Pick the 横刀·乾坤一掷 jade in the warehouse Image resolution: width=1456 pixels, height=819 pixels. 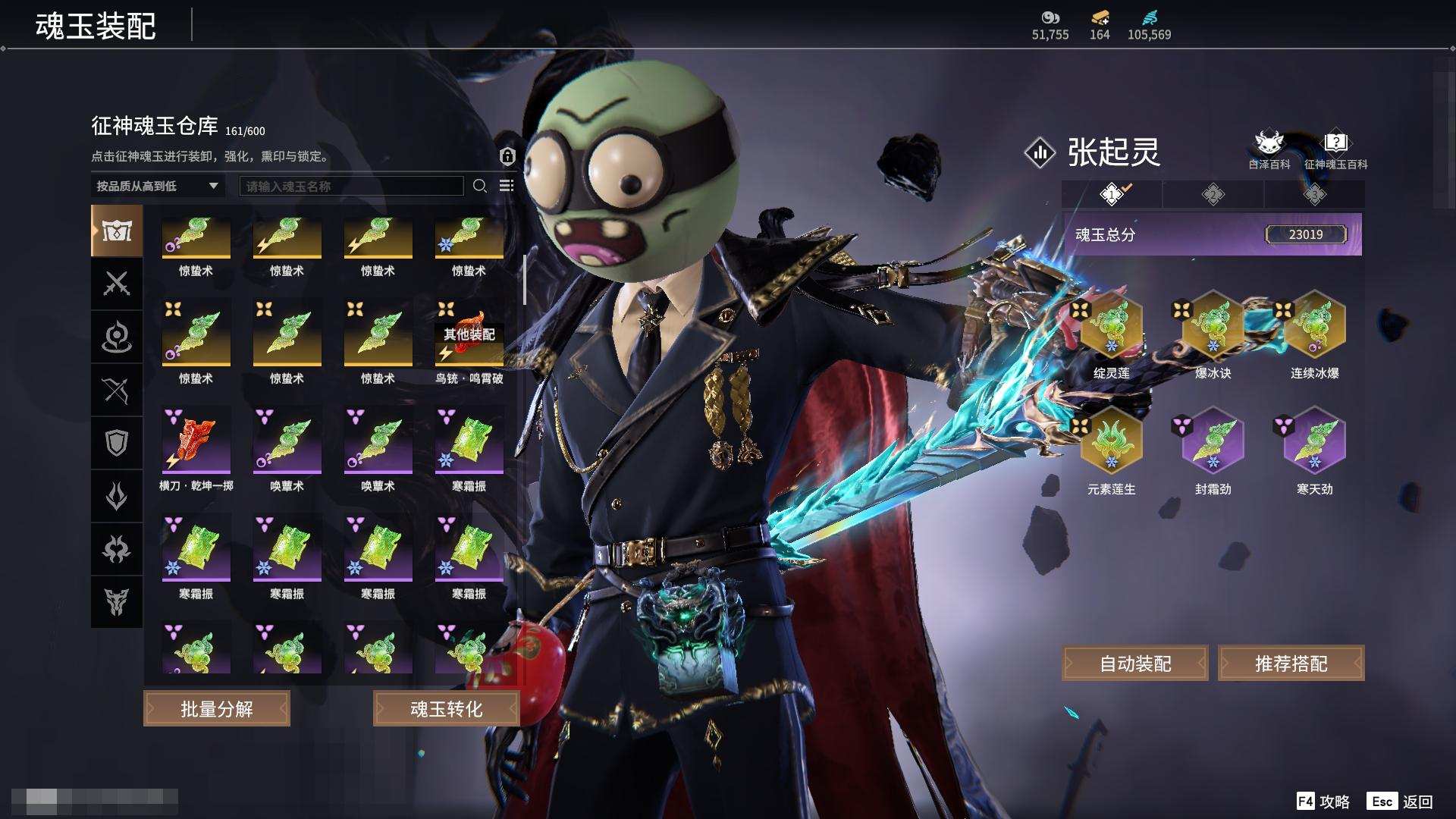point(196,441)
